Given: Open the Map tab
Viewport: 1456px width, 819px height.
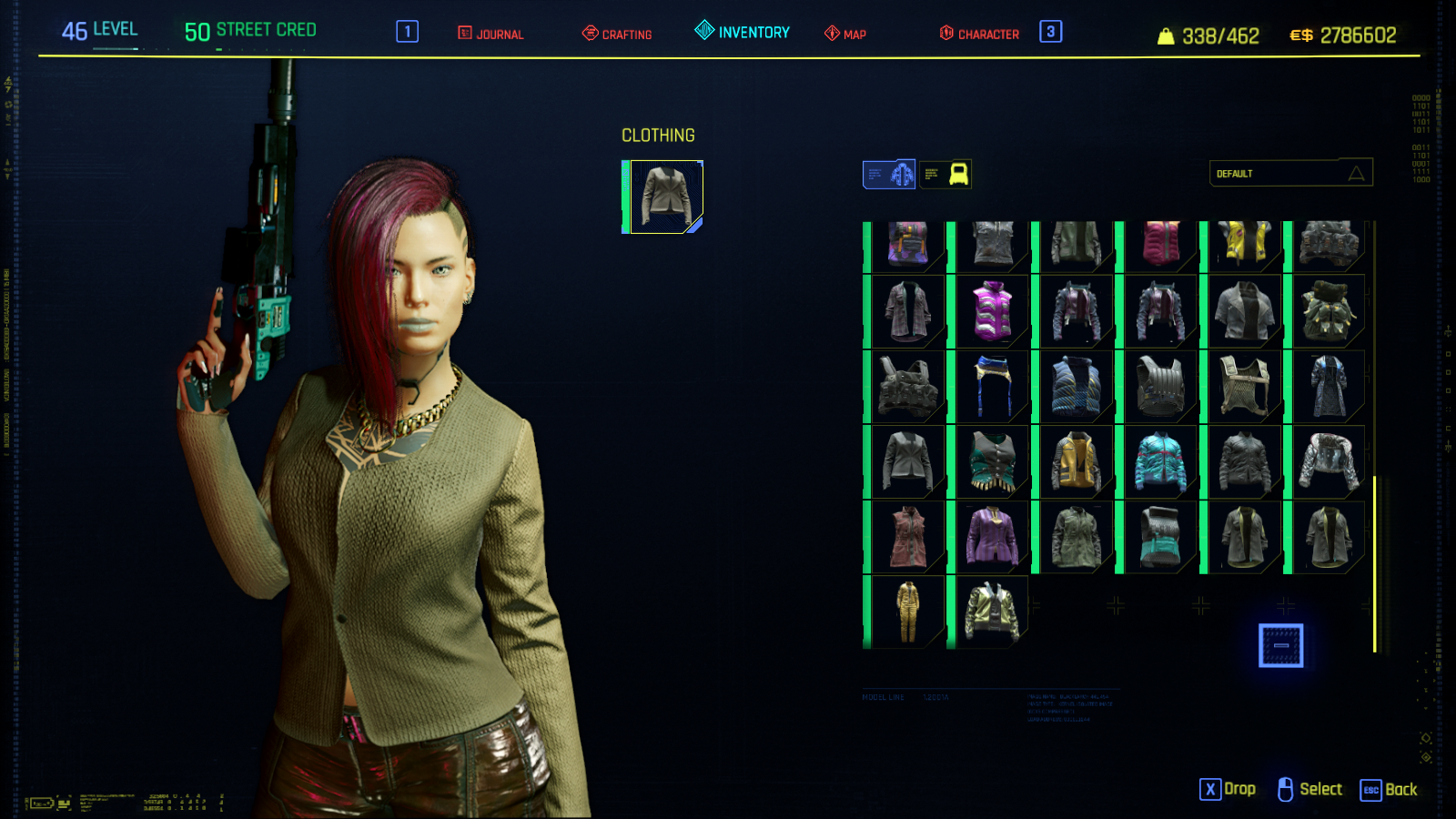Looking at the screenshot, I should 845,34.
